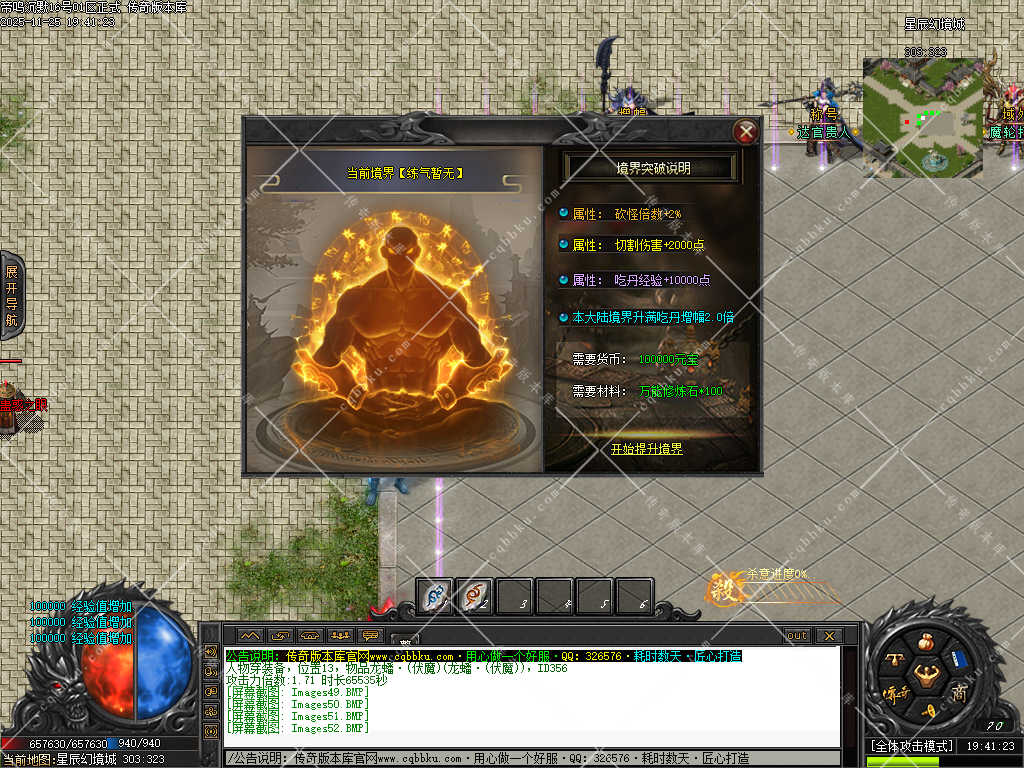
Task: Open the 商 shop button
Action: [x=959, y=693]
